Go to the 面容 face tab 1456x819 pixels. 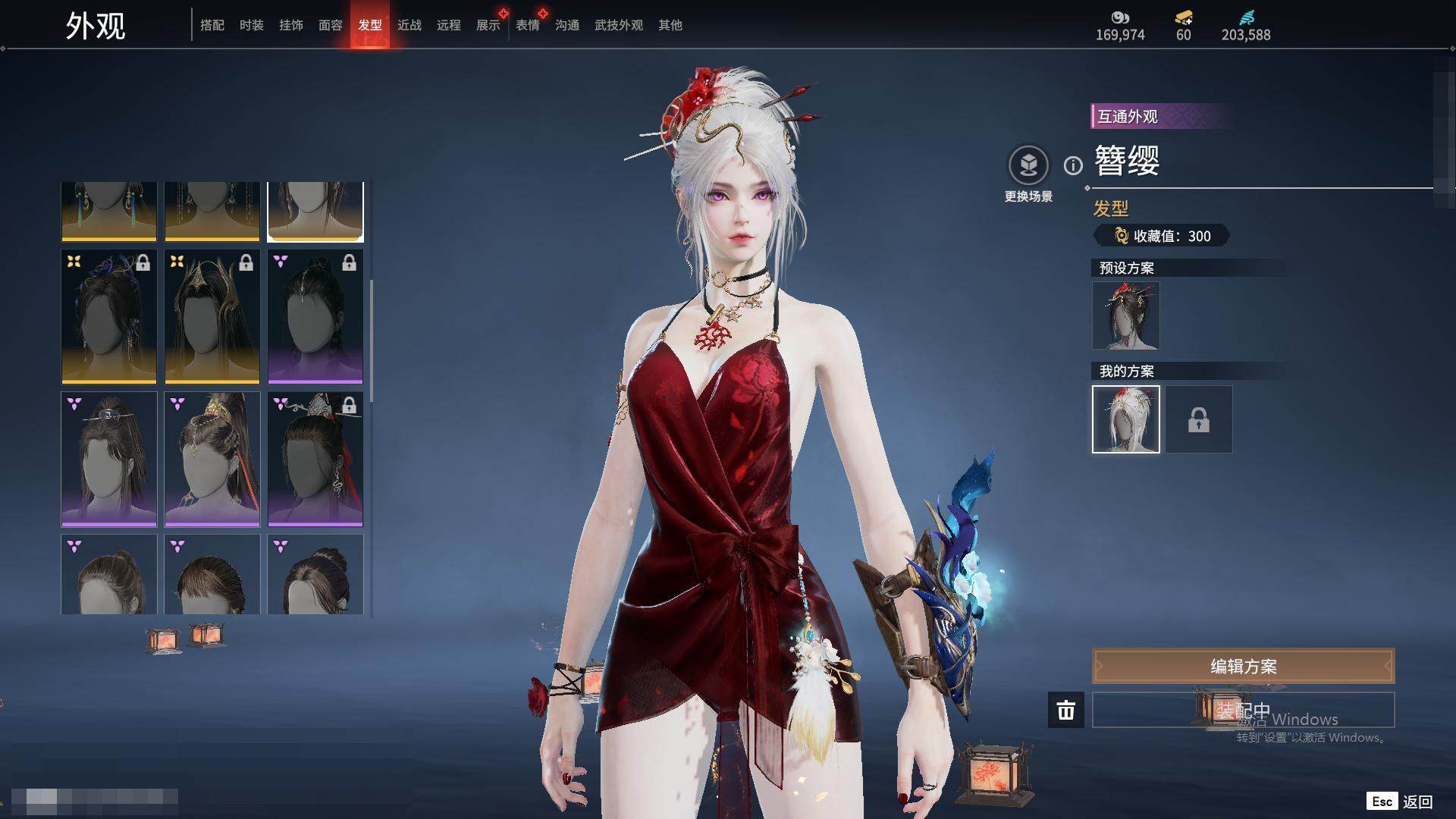(x=331, y=25)
